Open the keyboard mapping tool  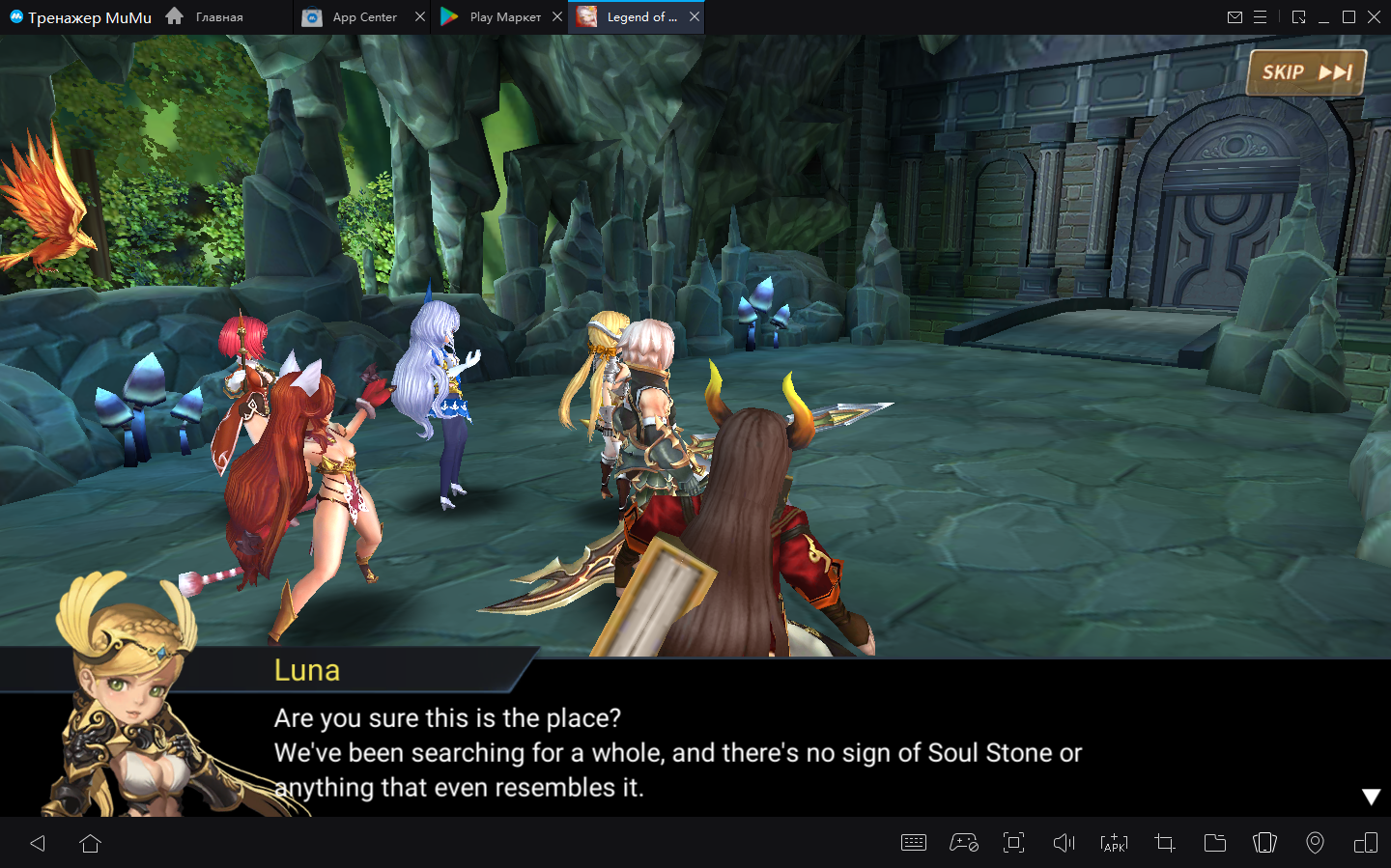(913, 843)
